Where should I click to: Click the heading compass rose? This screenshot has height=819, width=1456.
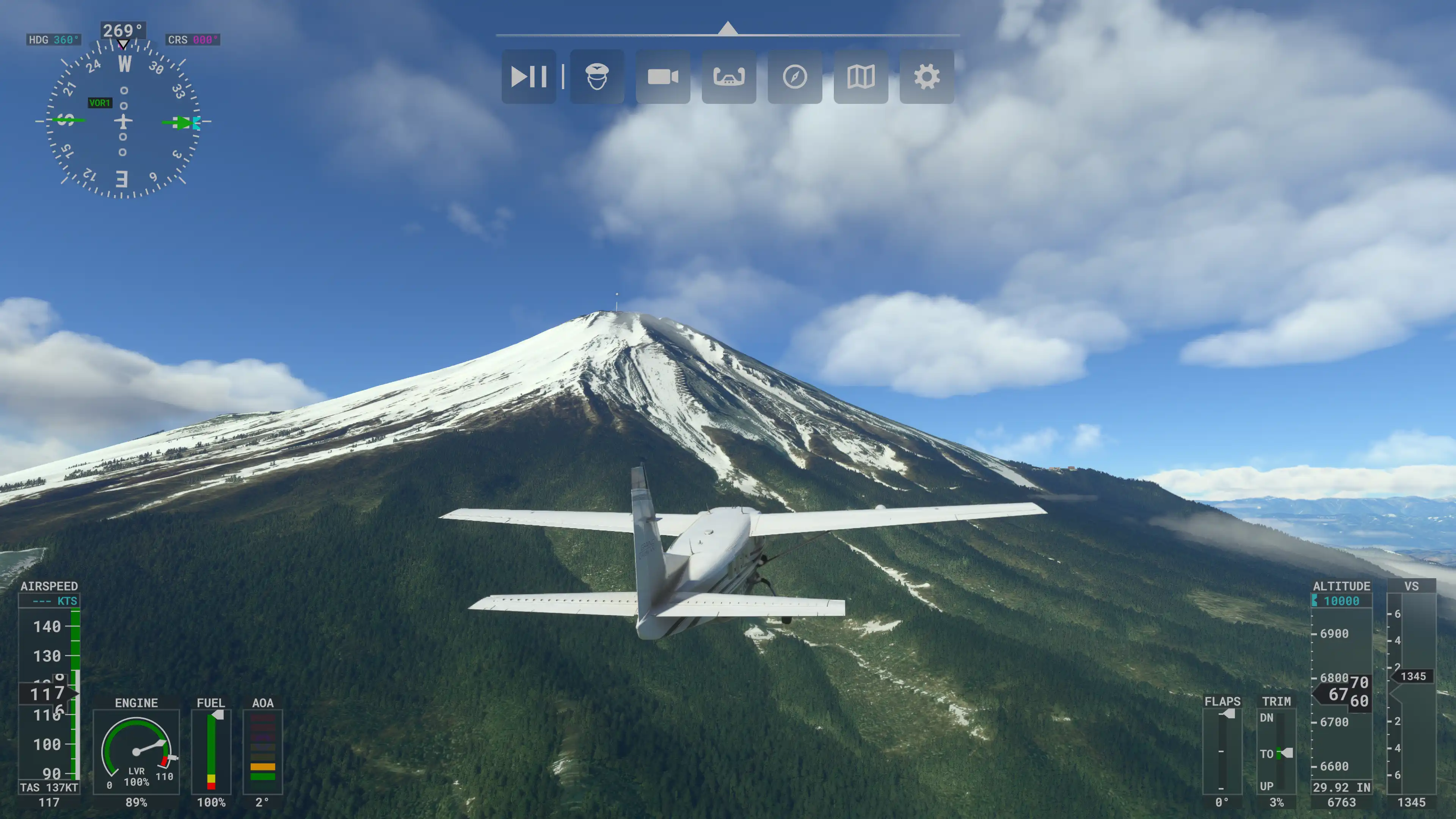pos(122,121)
